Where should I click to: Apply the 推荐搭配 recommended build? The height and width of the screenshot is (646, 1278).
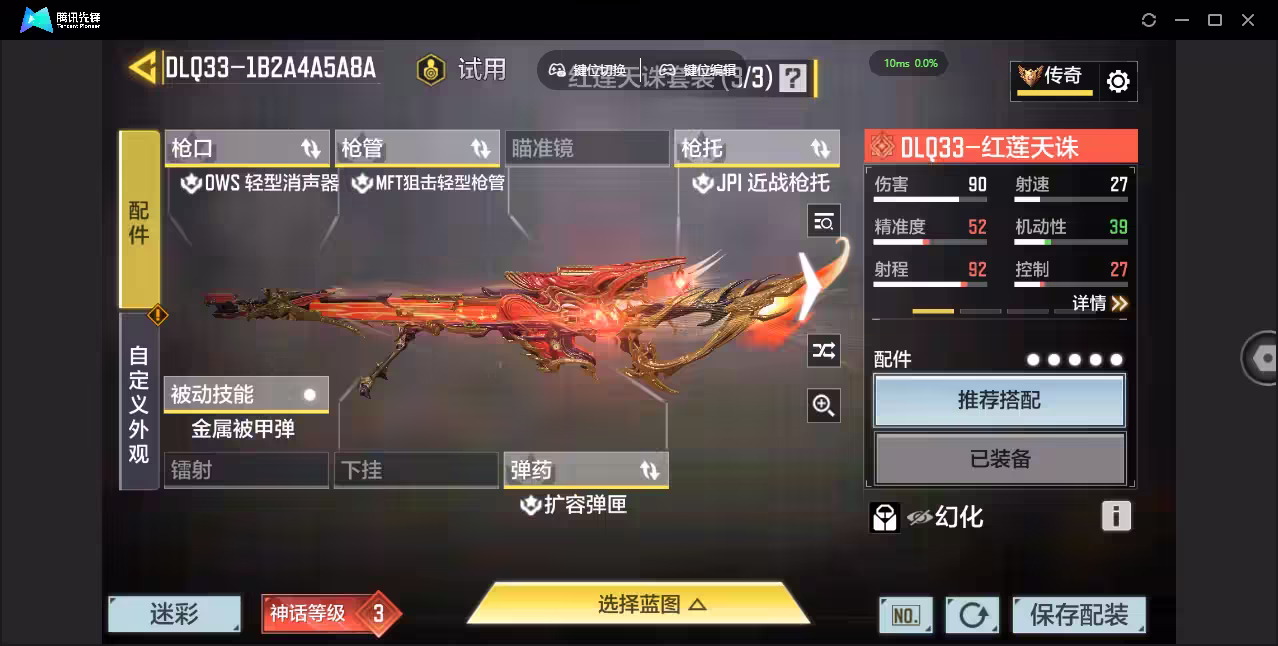999,400
